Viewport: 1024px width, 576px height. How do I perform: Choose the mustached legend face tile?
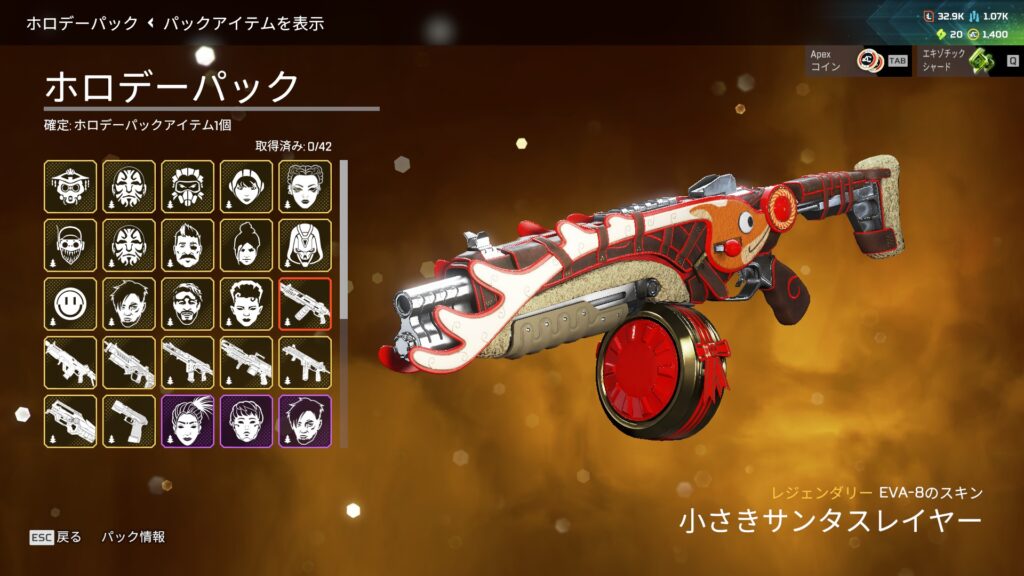tap(188, 245)
